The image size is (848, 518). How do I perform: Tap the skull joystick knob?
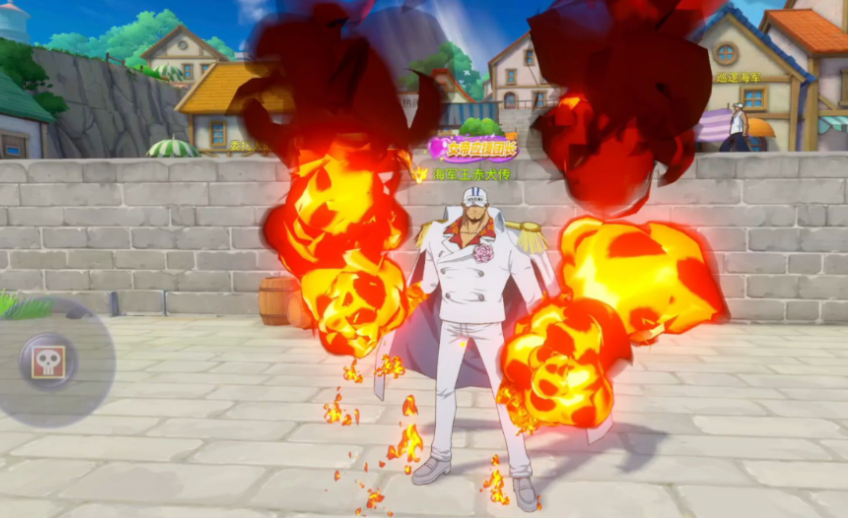coord(47,361)
